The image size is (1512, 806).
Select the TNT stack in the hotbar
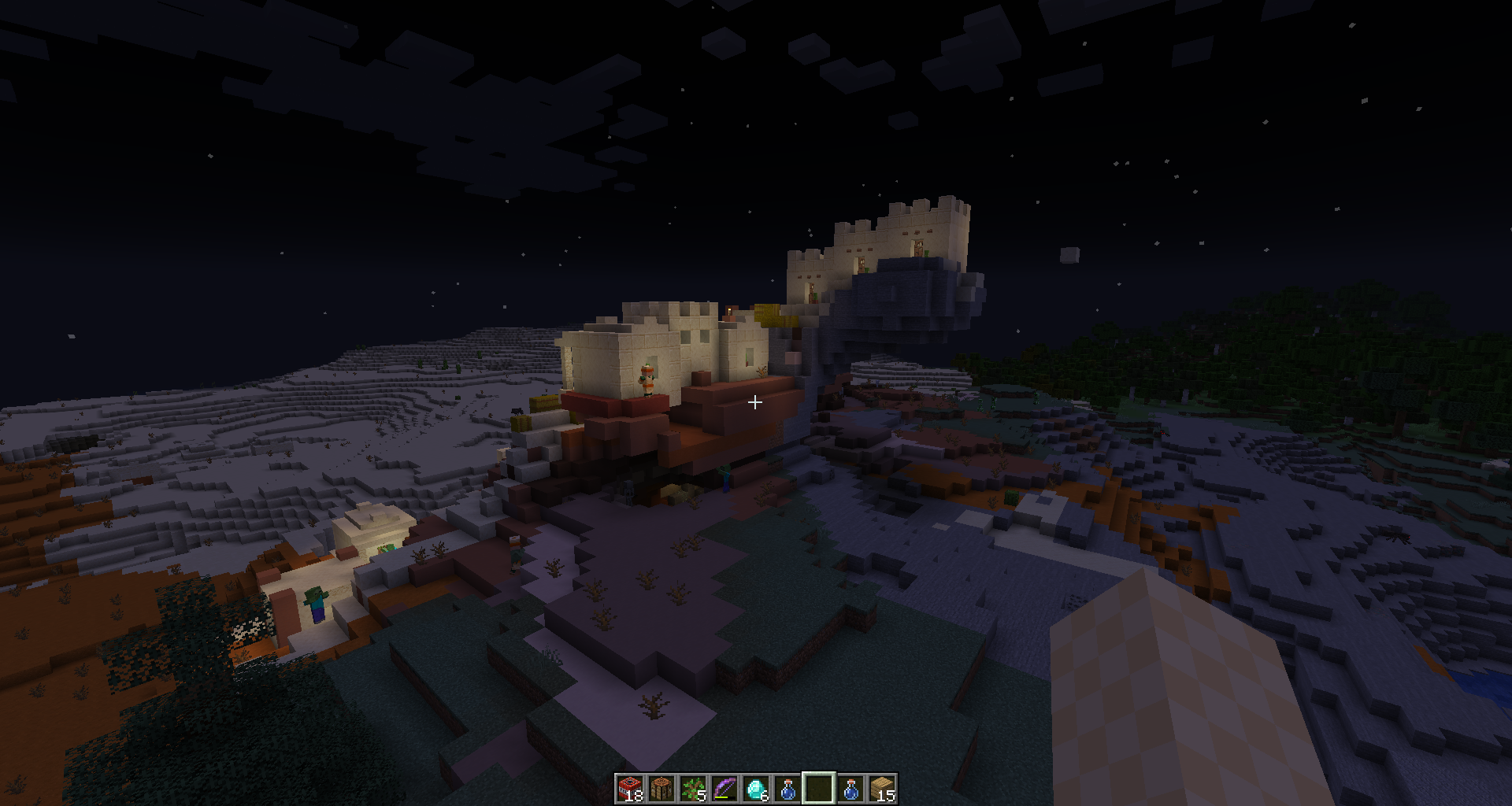pos(630,788)
